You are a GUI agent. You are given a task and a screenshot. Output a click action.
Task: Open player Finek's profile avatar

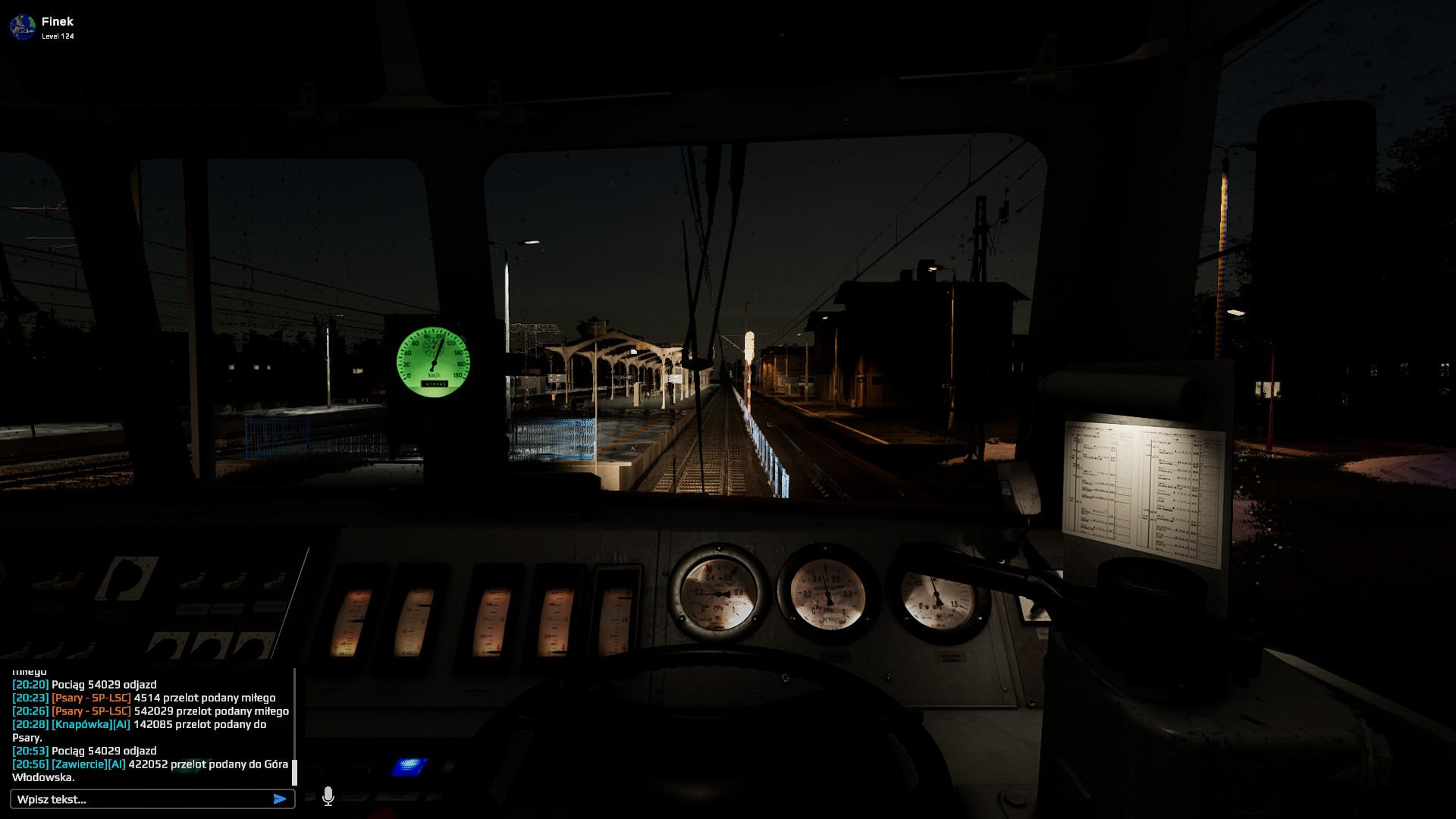tap(23, 27)
